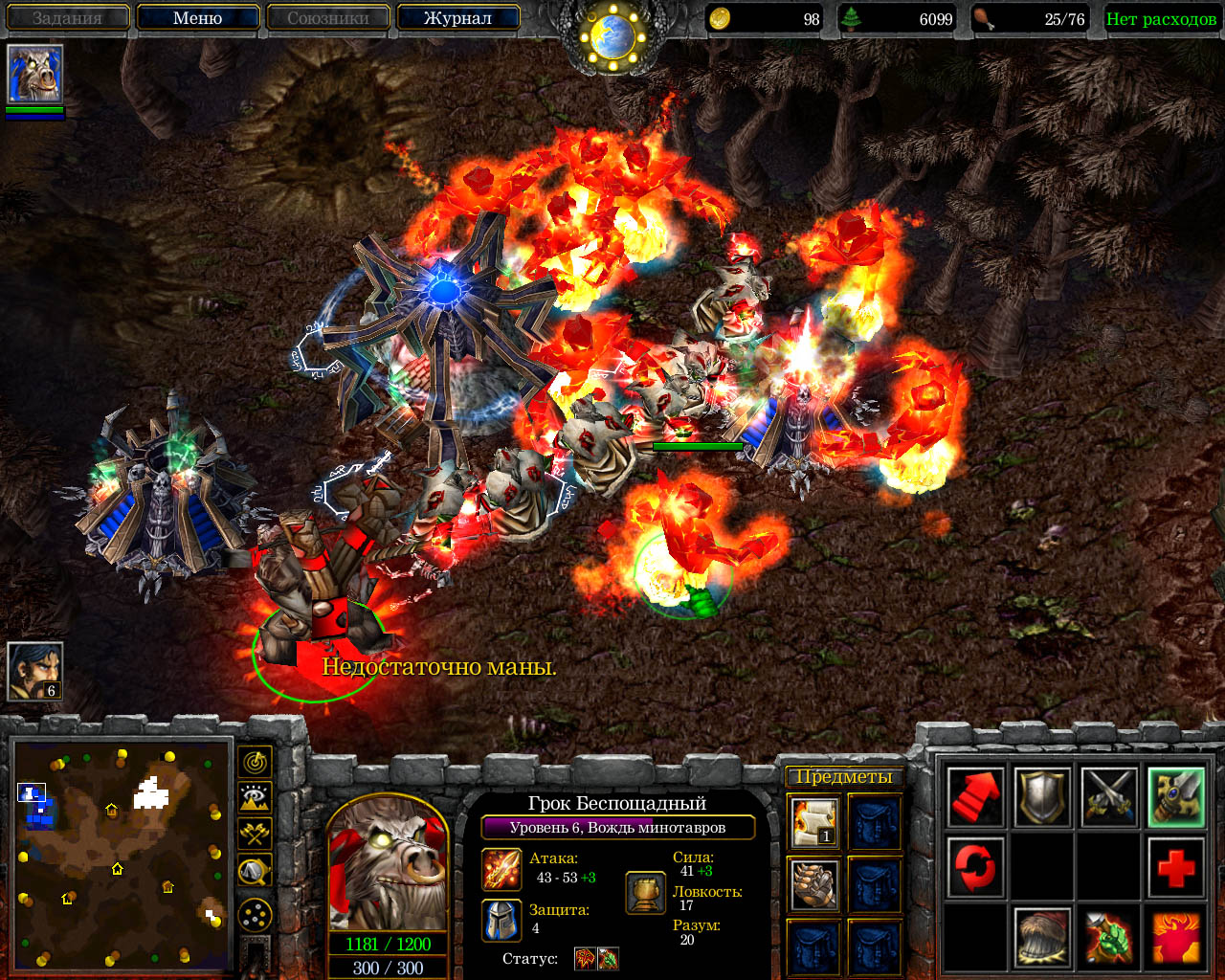Open the Союзники allies button

coord(327,18)
